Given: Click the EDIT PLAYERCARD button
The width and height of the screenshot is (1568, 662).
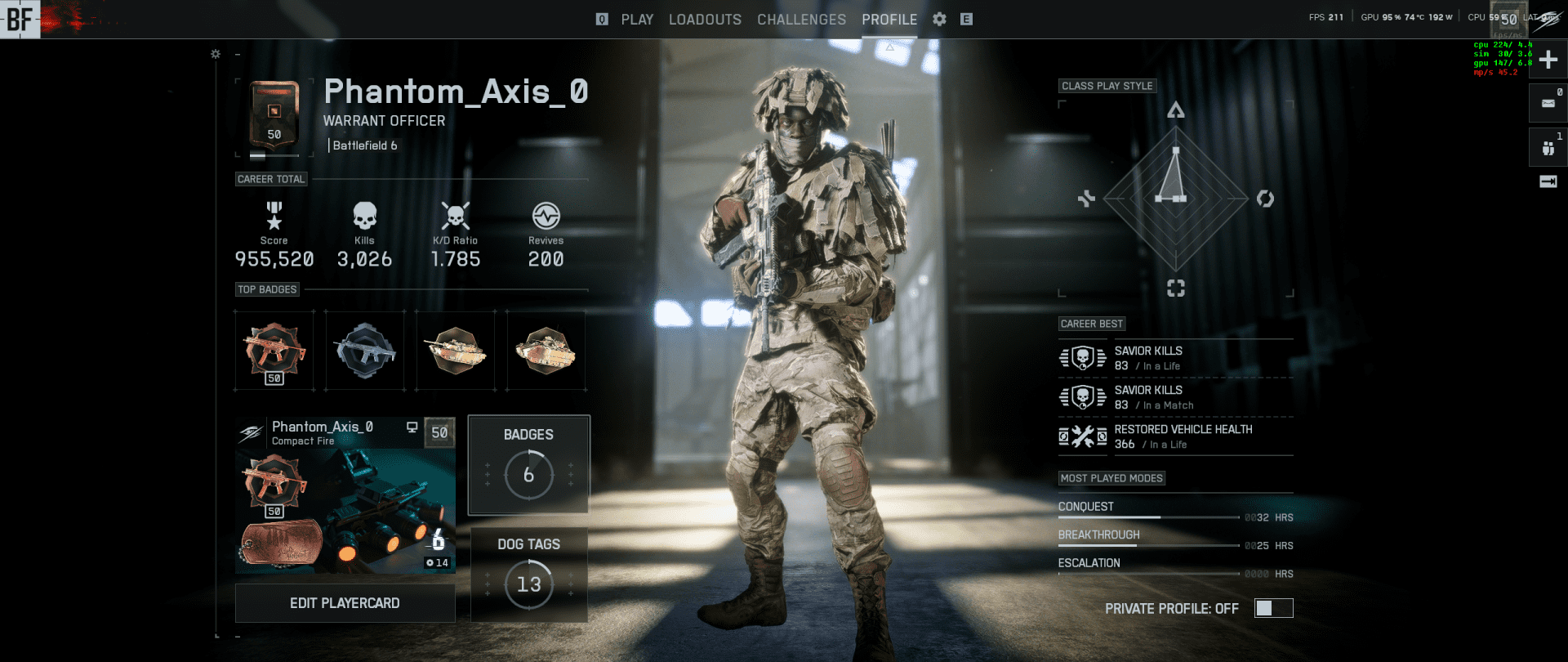Looking at the screenshot, I should pyautogui.click(x=345, y=602).
